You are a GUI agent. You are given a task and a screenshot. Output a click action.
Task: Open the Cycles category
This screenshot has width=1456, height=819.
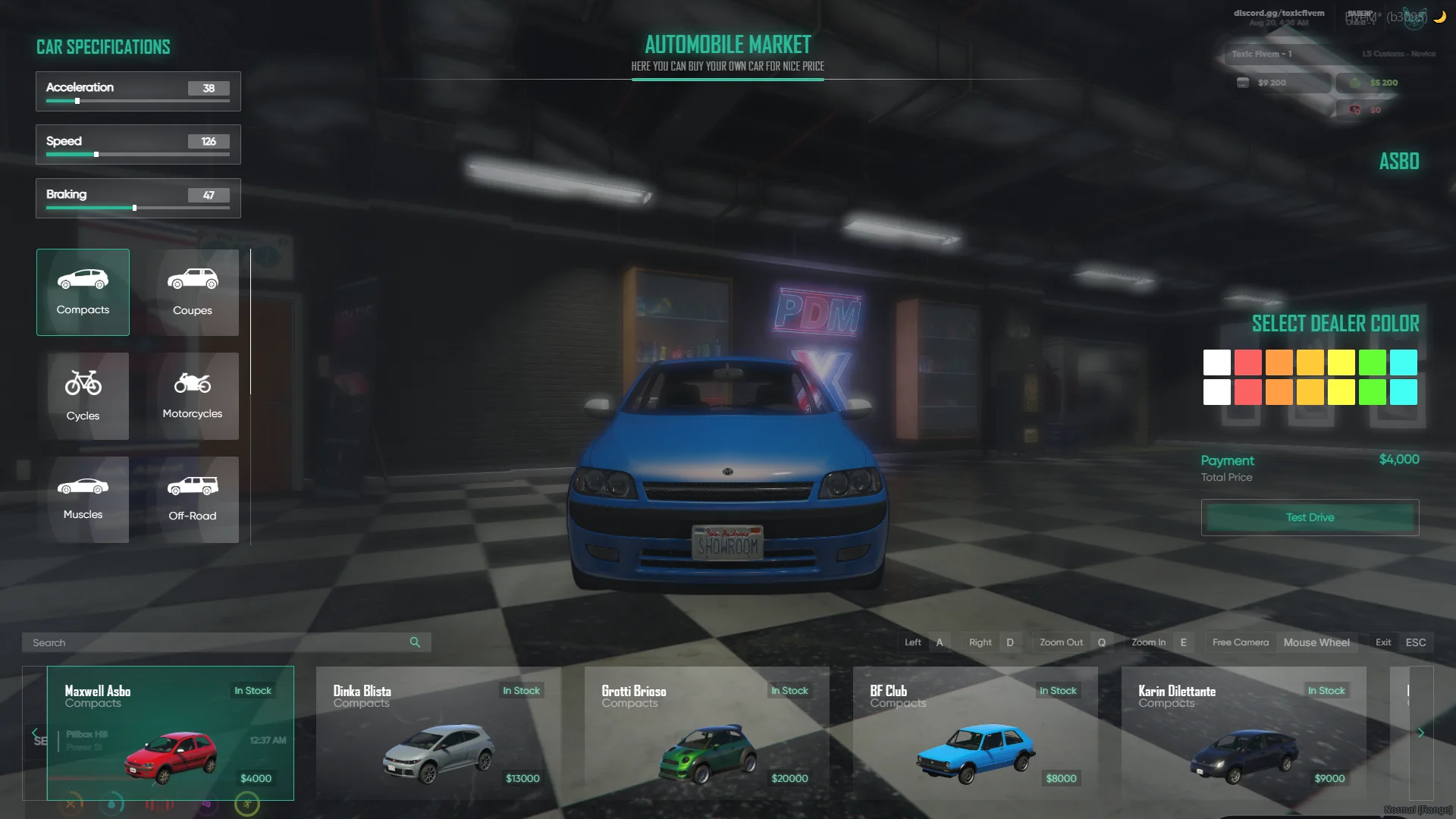pyautogui.click(x=83, y=396)
